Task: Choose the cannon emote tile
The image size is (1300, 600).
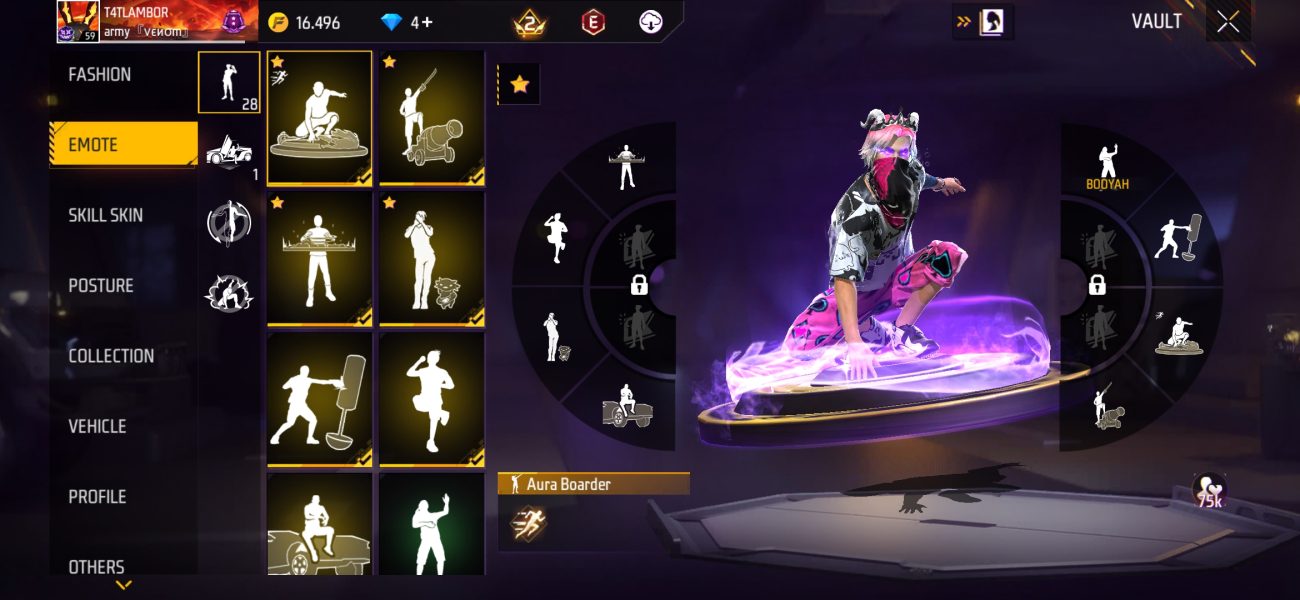Action: click(x=432, y=118)
